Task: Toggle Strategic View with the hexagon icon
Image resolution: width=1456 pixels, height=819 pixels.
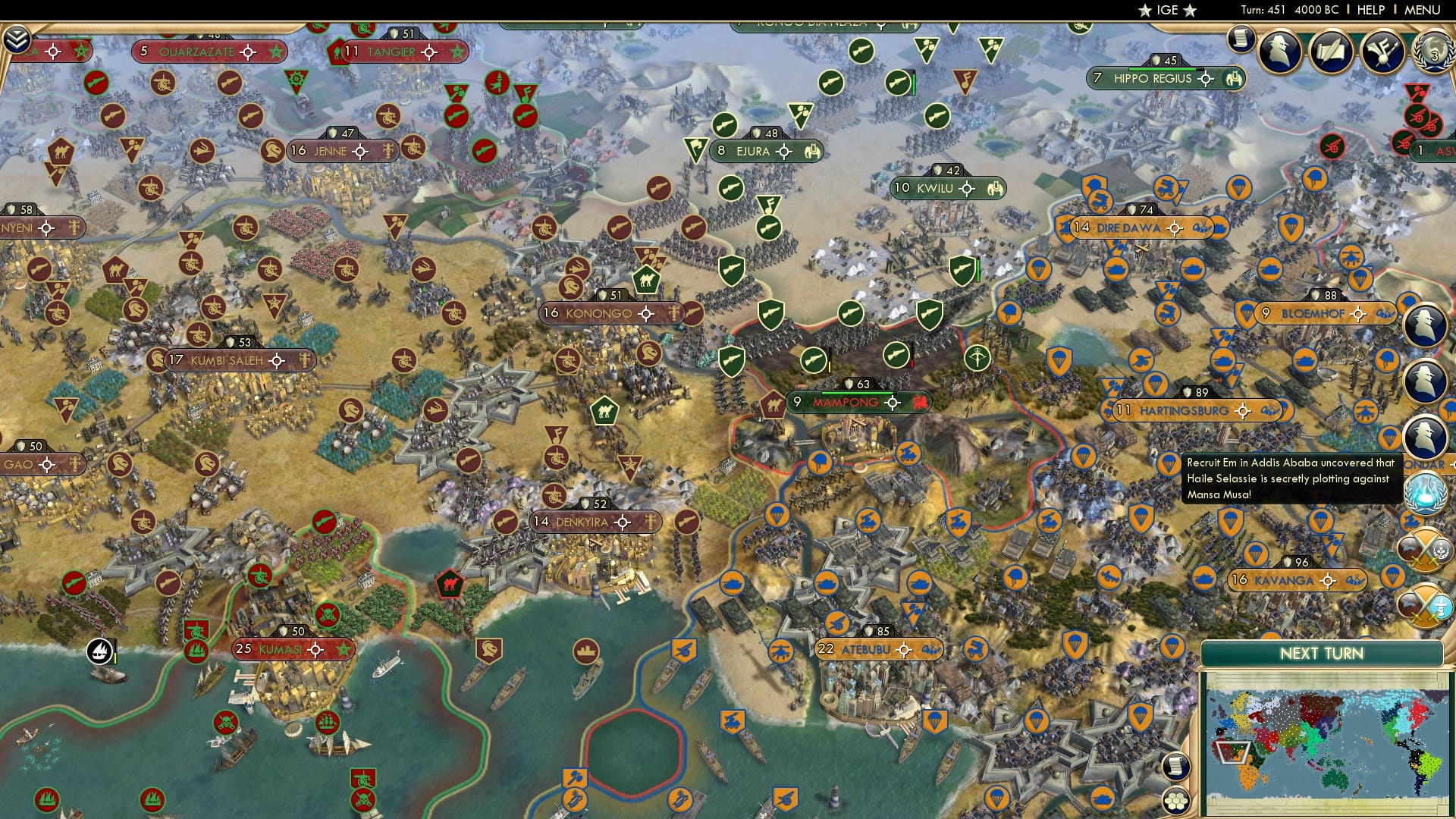Action: click(x=1175, y=802)
